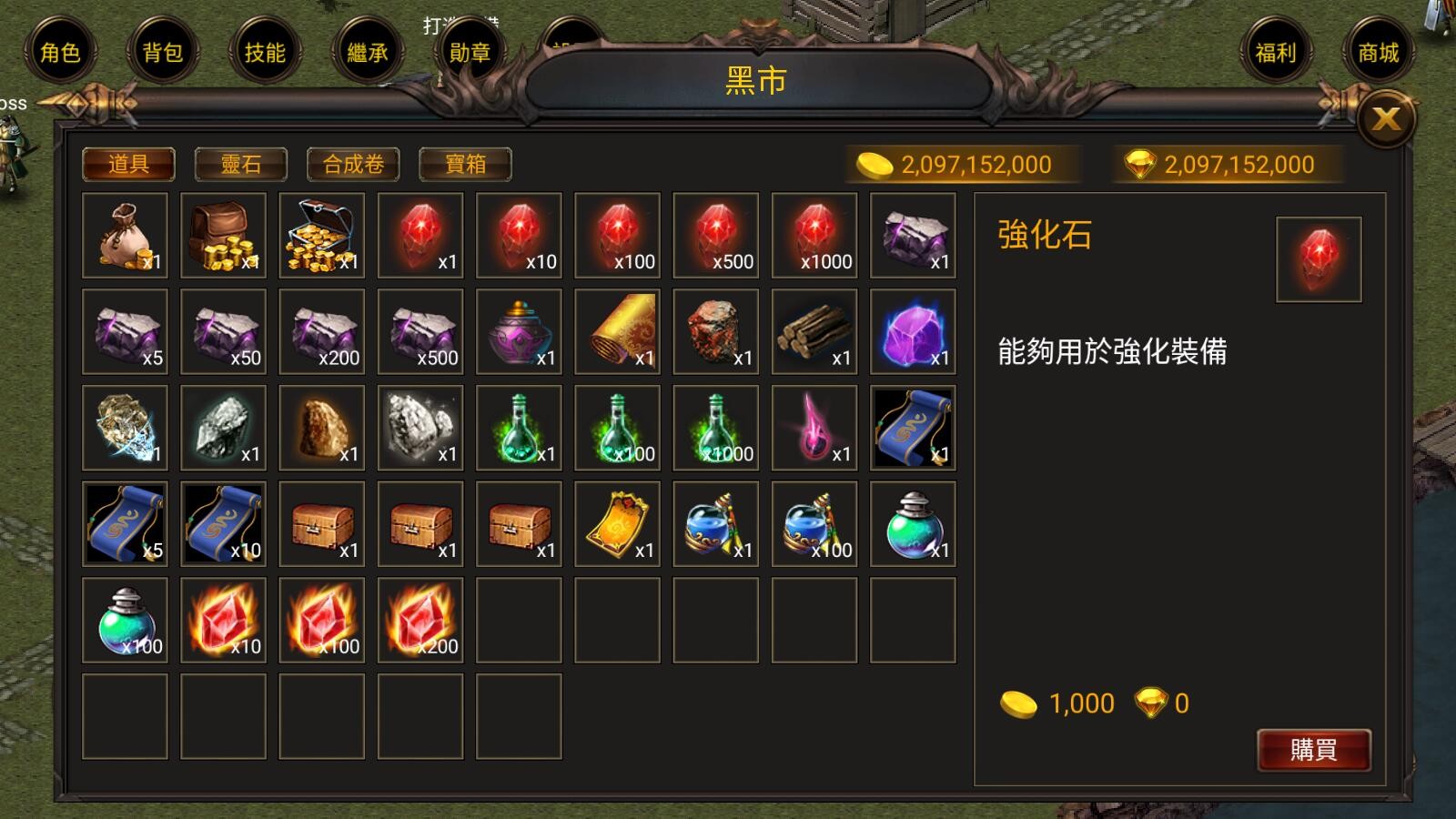Select the x10 blue scroll item
Image resolution: width=1456 pixels, height=819 pixels.
pyautogui.click(x=223, y=523)
